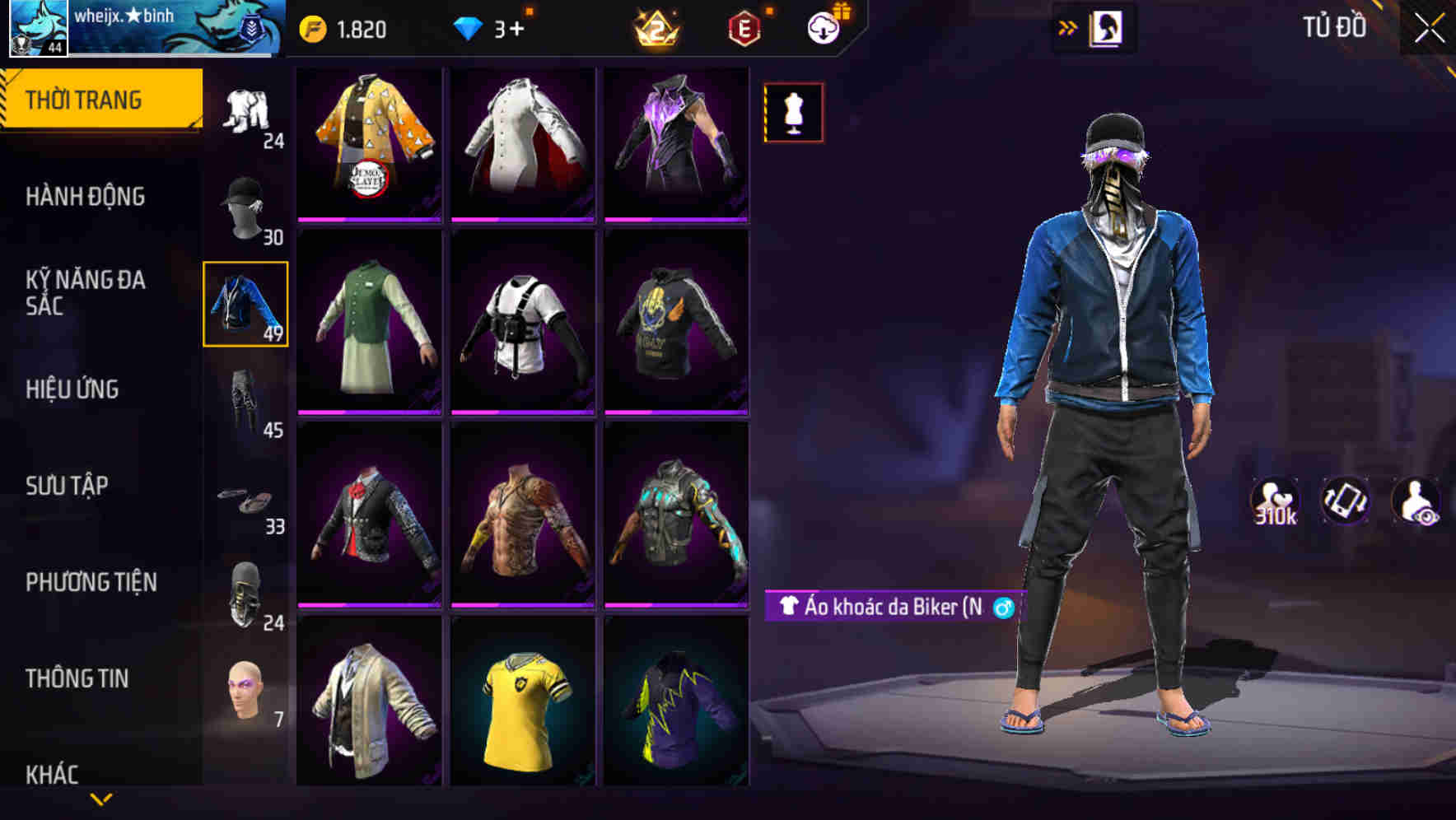This screenshot has height=820, width=1456.
Task: Select the pants slot showing 24 items
Action: (x=245, y=111)
